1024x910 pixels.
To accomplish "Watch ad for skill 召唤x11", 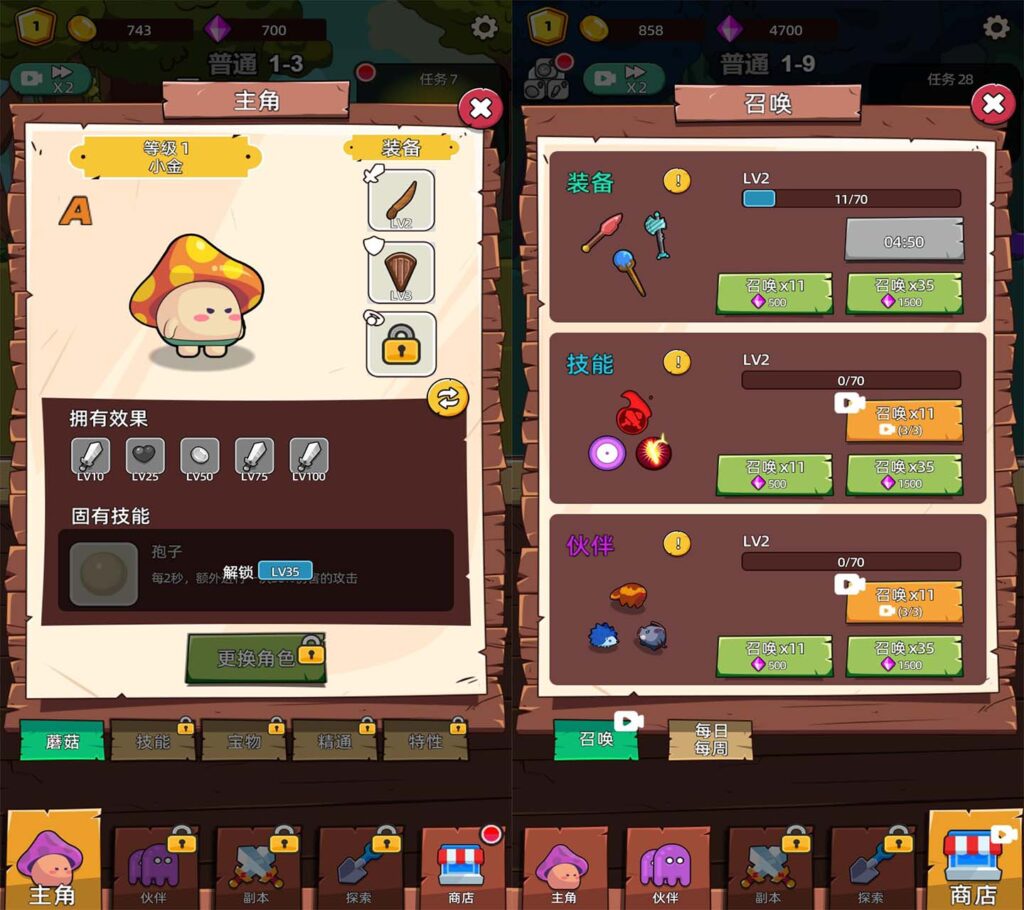I will click(904, 420).
